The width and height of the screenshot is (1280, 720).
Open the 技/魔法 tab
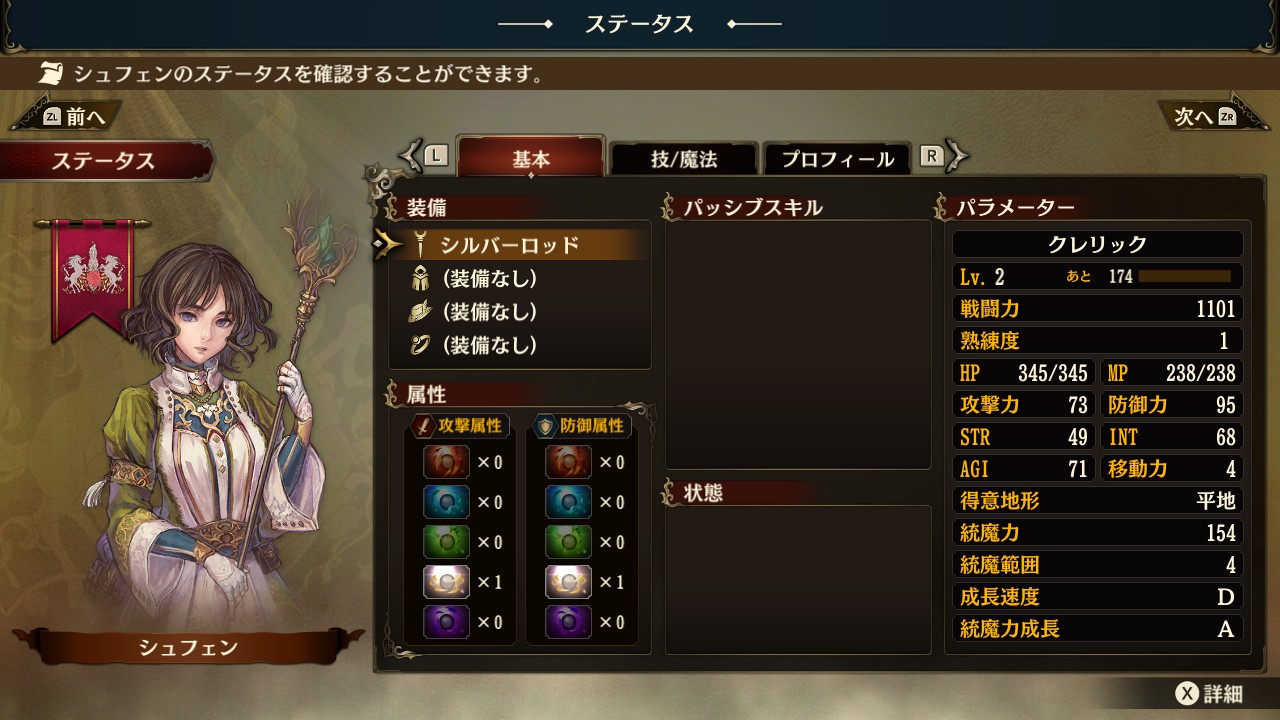(684, 159)
